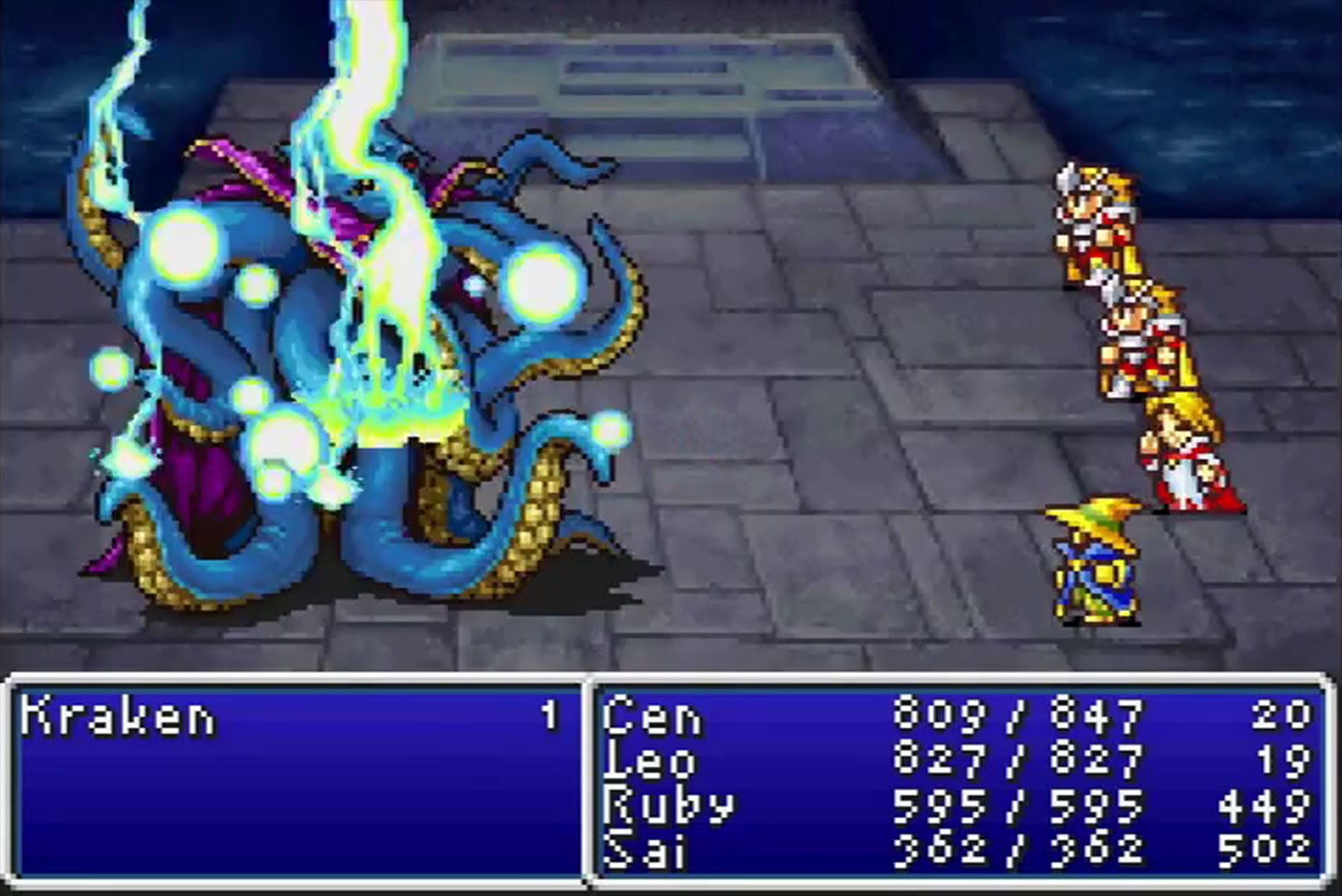The height and width of the screenshot is (896, 1342).
Task: Pick Ruby's row in the party list
Action: pos(666,805)
